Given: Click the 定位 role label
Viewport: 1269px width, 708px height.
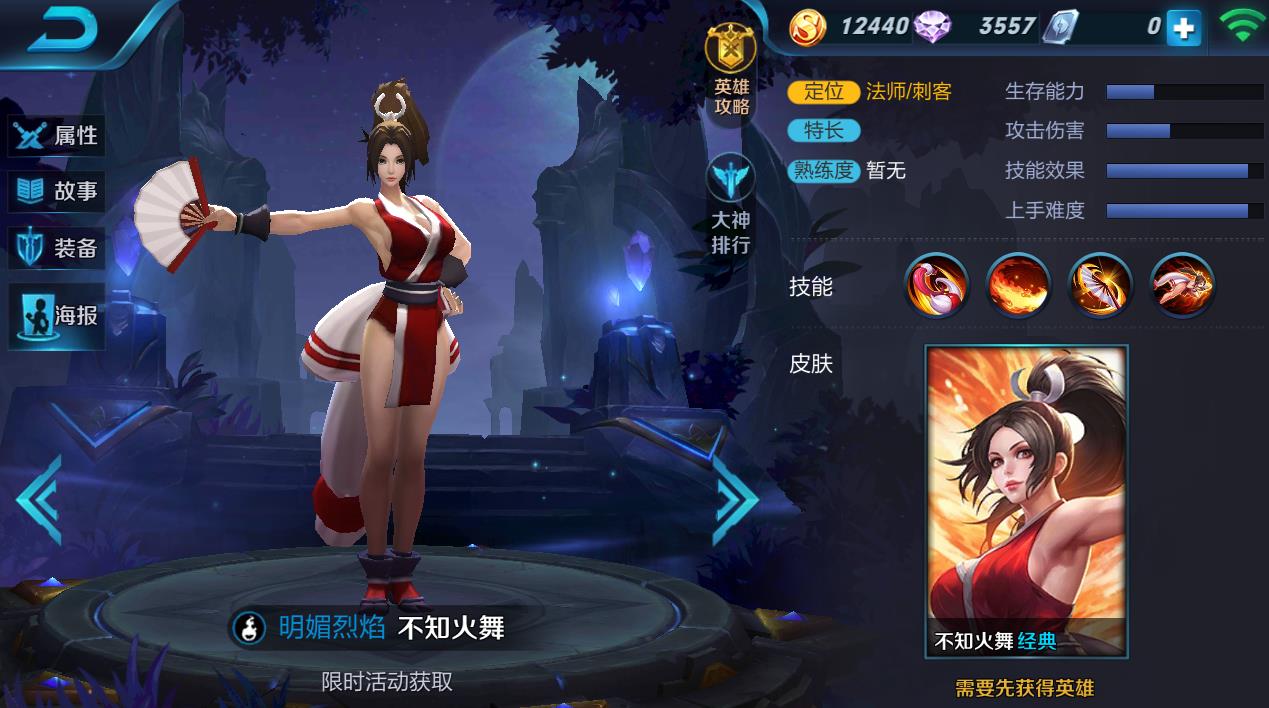Looking at the screenshot, I should 823,92.
